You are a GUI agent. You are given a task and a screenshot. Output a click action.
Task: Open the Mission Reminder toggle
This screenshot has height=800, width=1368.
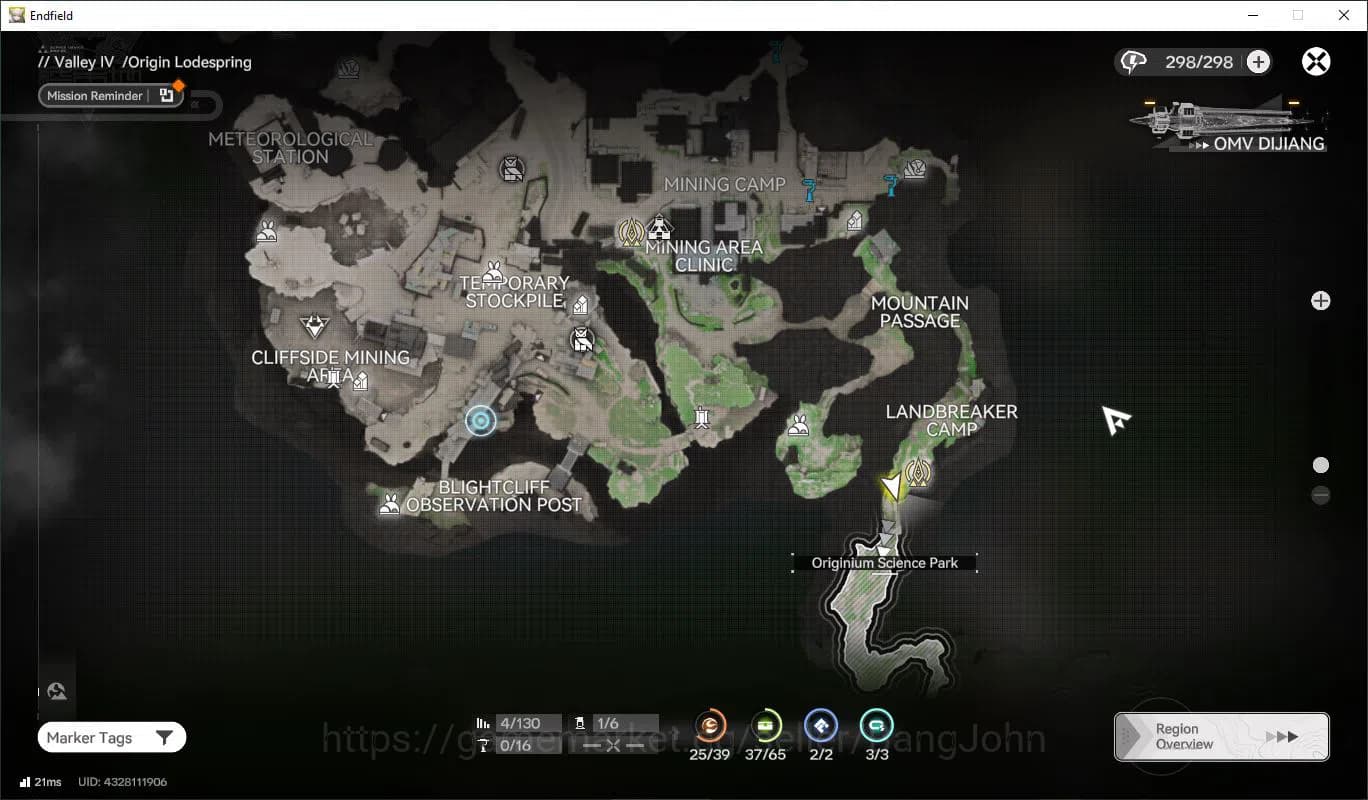click(x=110, y=96)
